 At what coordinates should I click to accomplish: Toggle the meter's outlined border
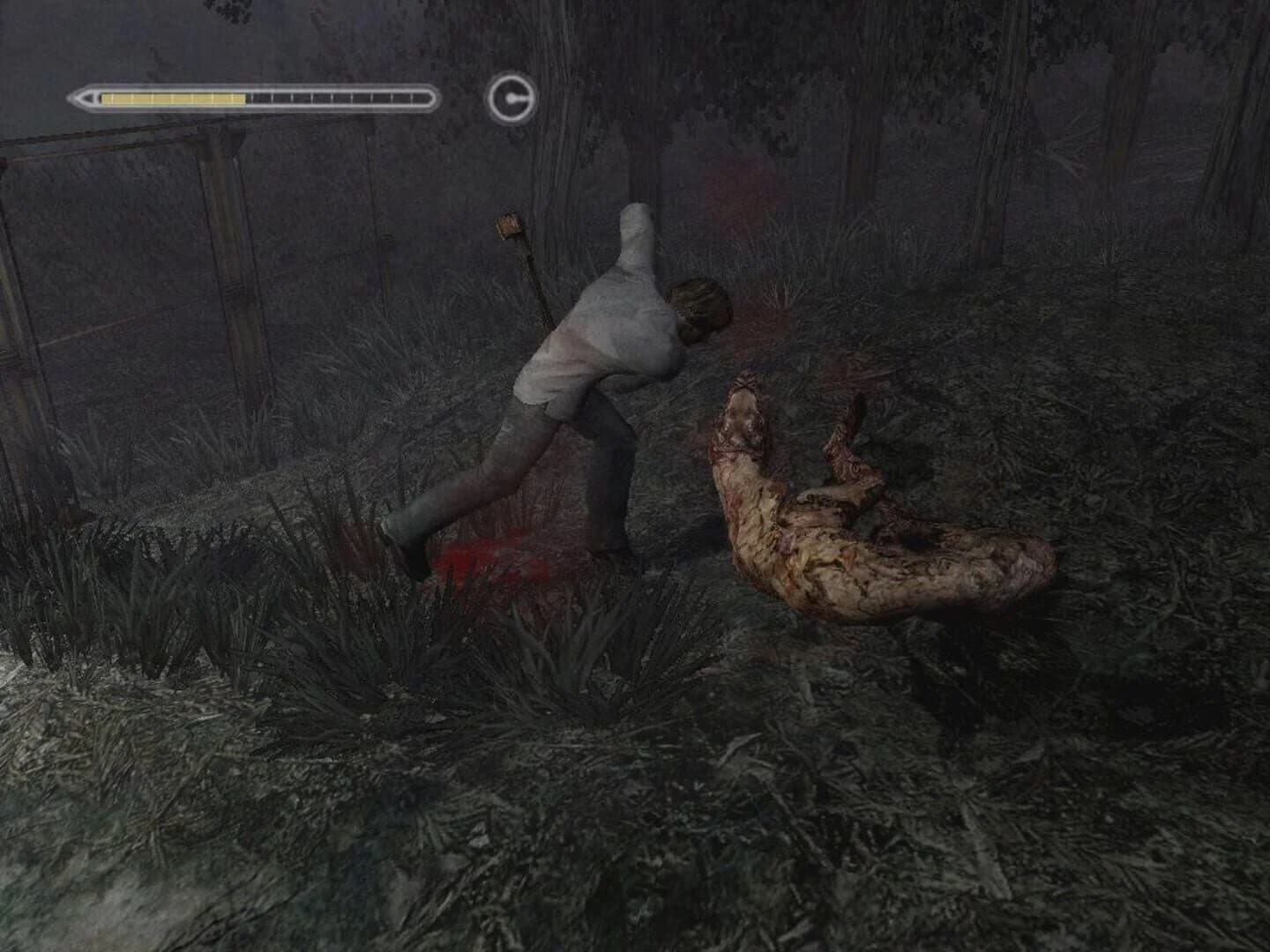coord(256,86)
